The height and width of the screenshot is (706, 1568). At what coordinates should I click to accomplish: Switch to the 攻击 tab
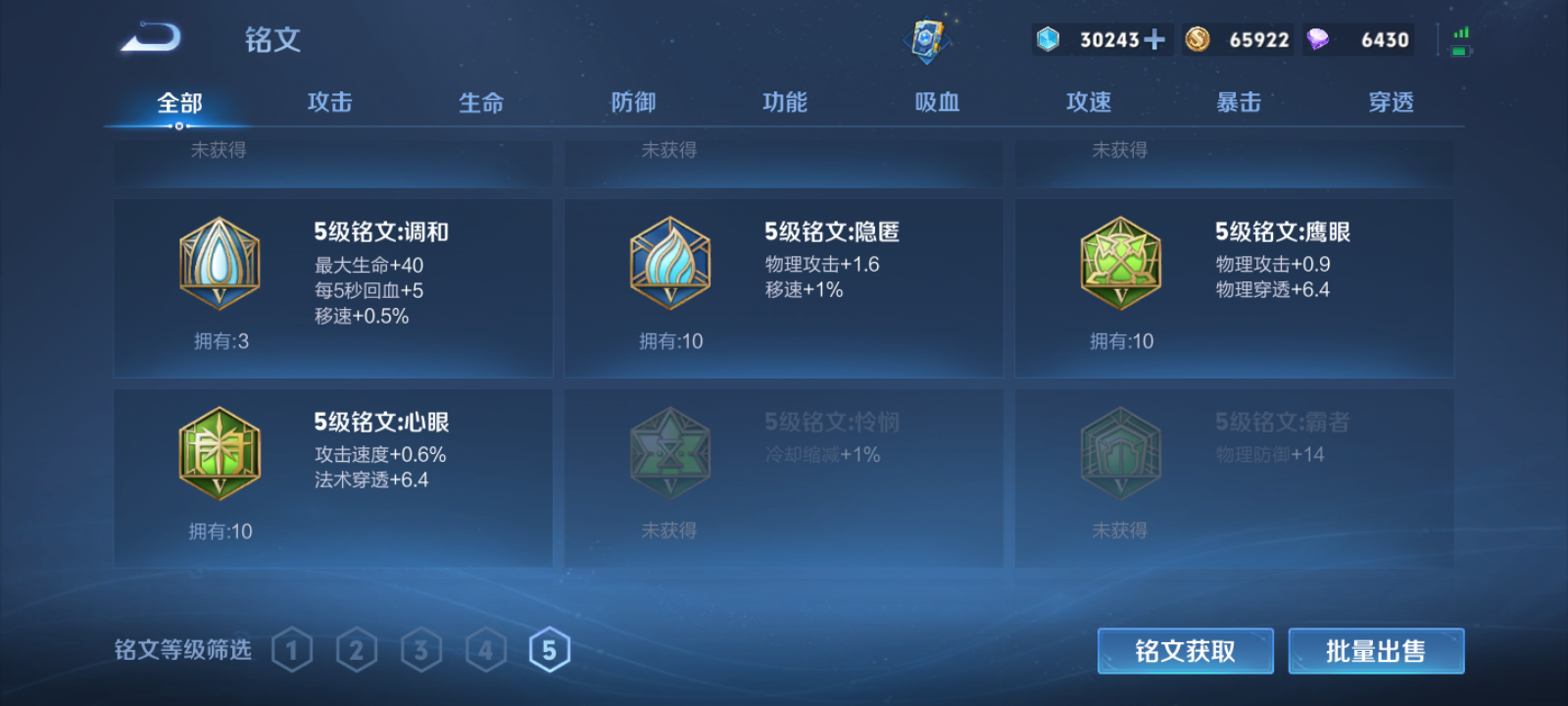point(328,101)
